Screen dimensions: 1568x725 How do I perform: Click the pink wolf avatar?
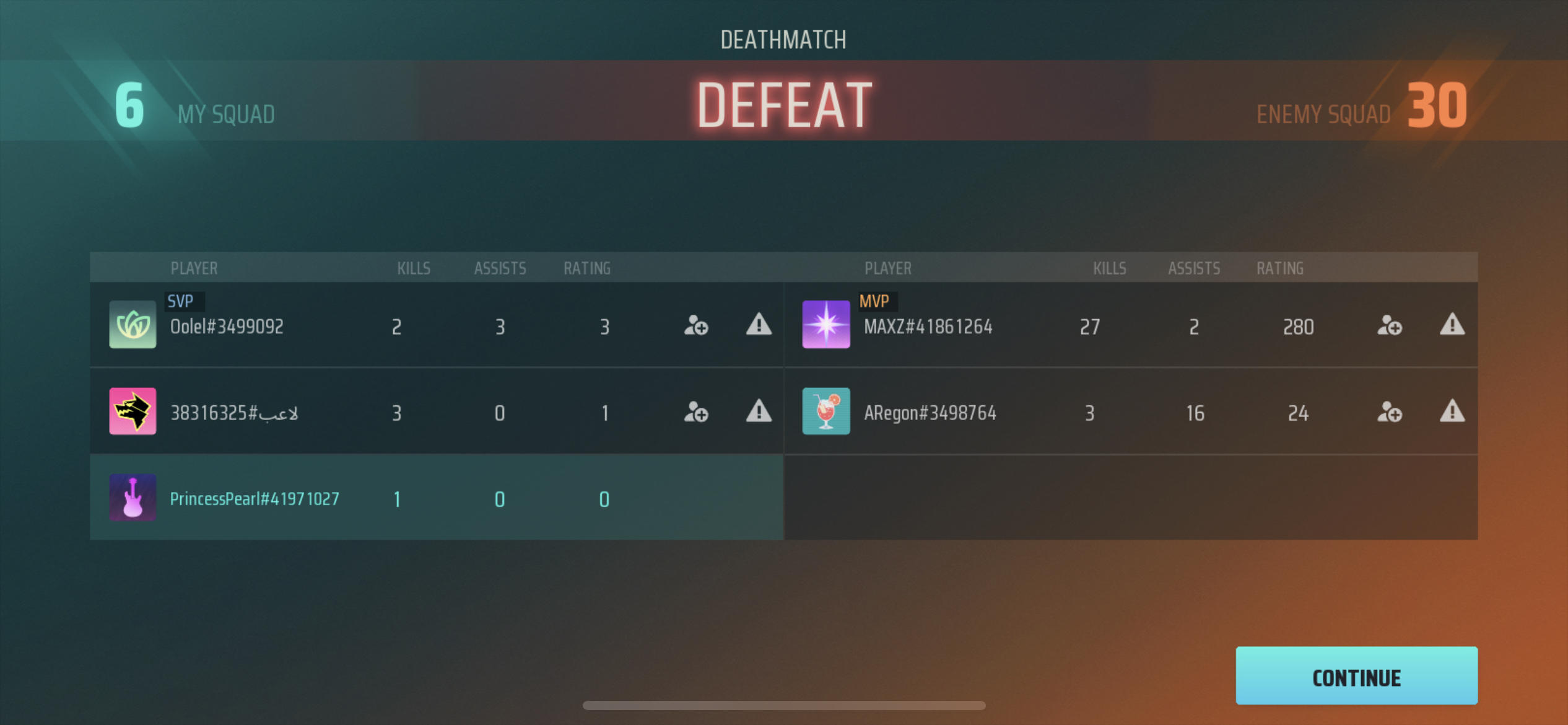133,413
